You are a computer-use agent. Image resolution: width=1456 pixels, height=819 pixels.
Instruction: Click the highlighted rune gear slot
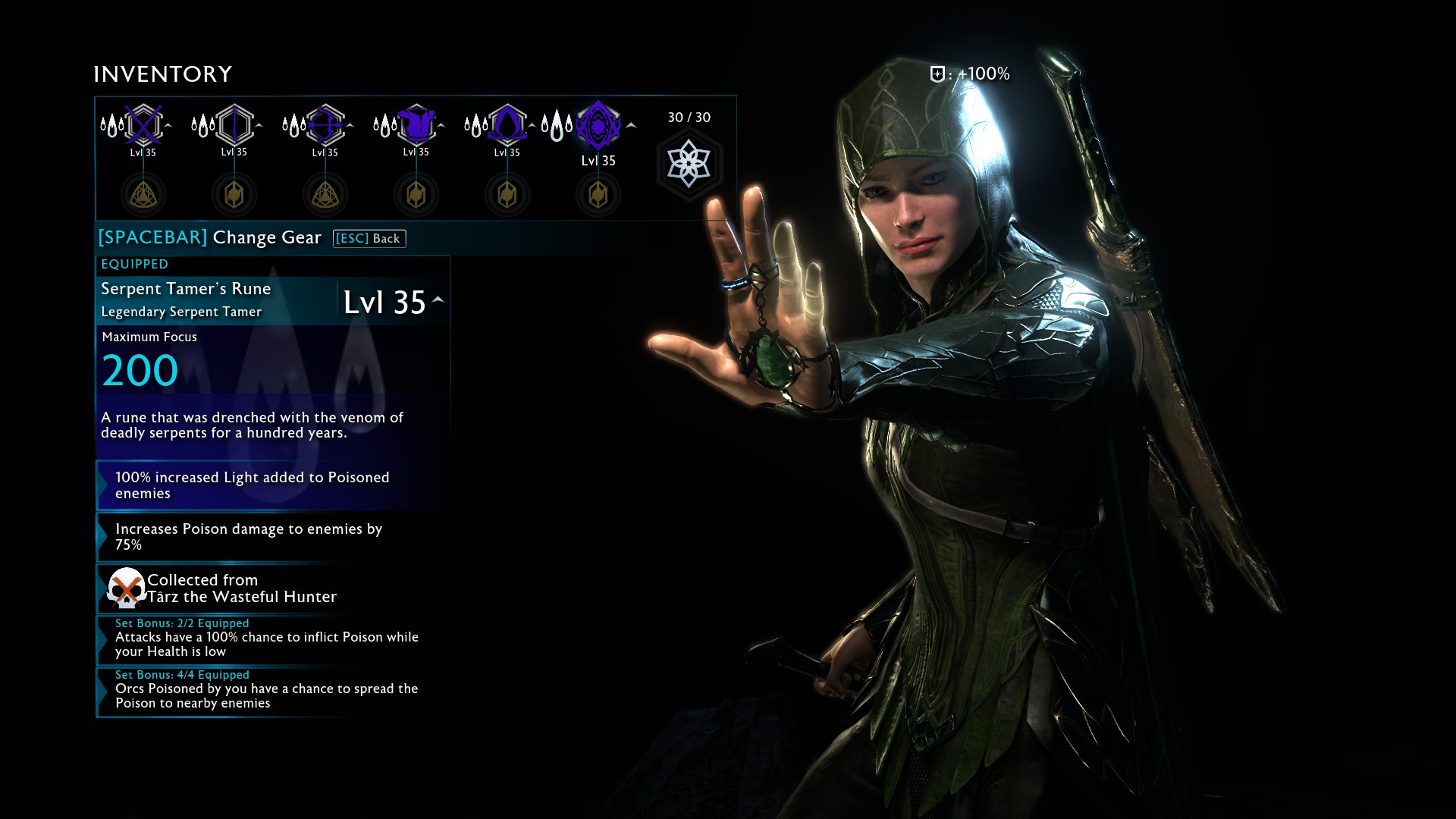[x=598, y=125]
